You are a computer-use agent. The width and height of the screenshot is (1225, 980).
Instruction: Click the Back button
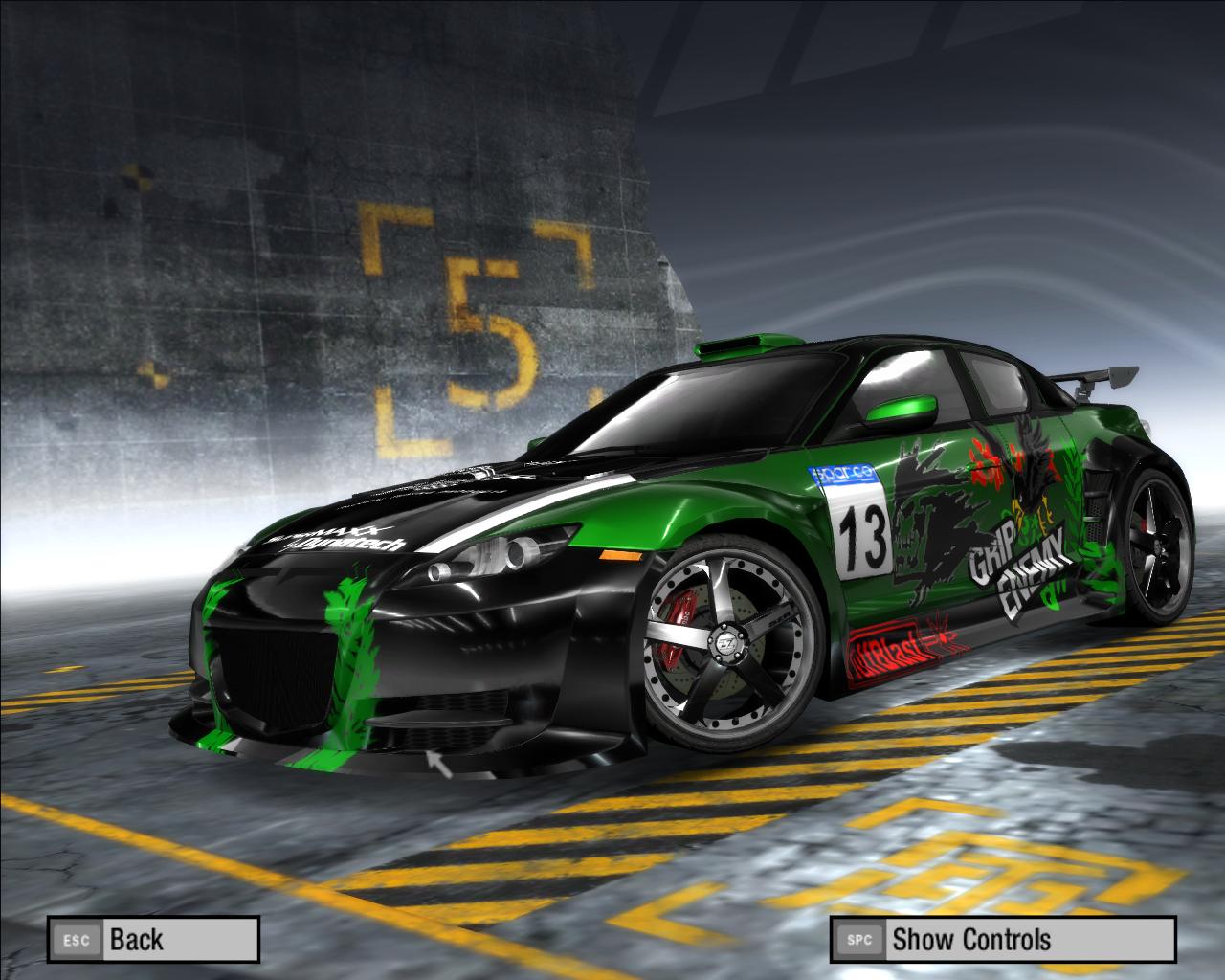pos(153,939)
